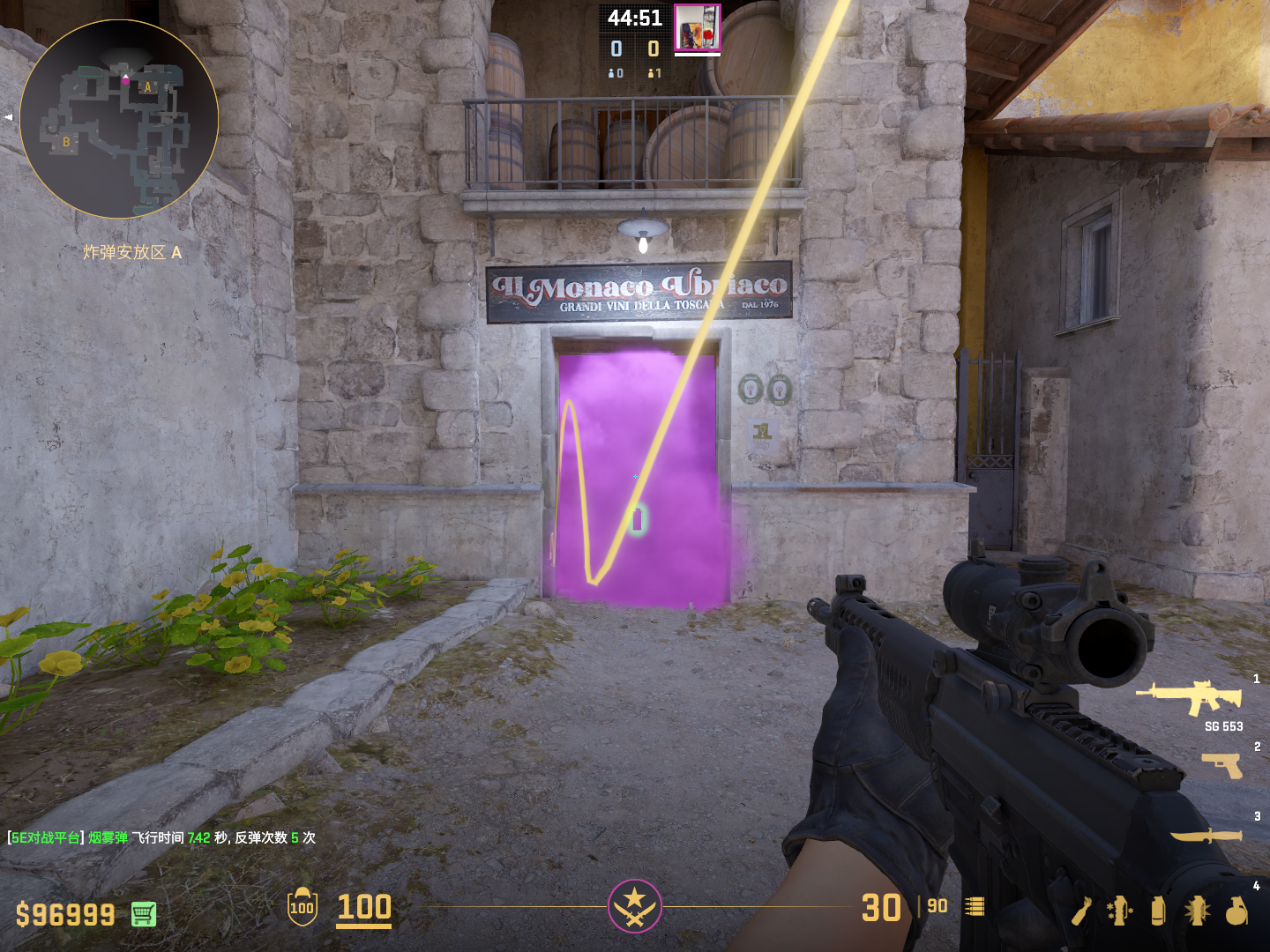Select the SG 553 rifle slot

(1191, 696)
